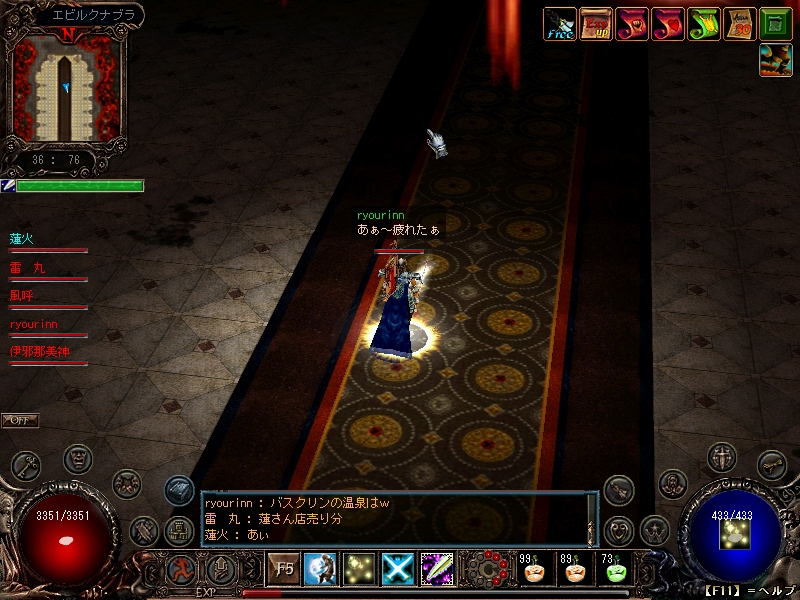Activate the crossed blue swords skill
The width and height of the screenshot is (800, 600).
(399, 569)
